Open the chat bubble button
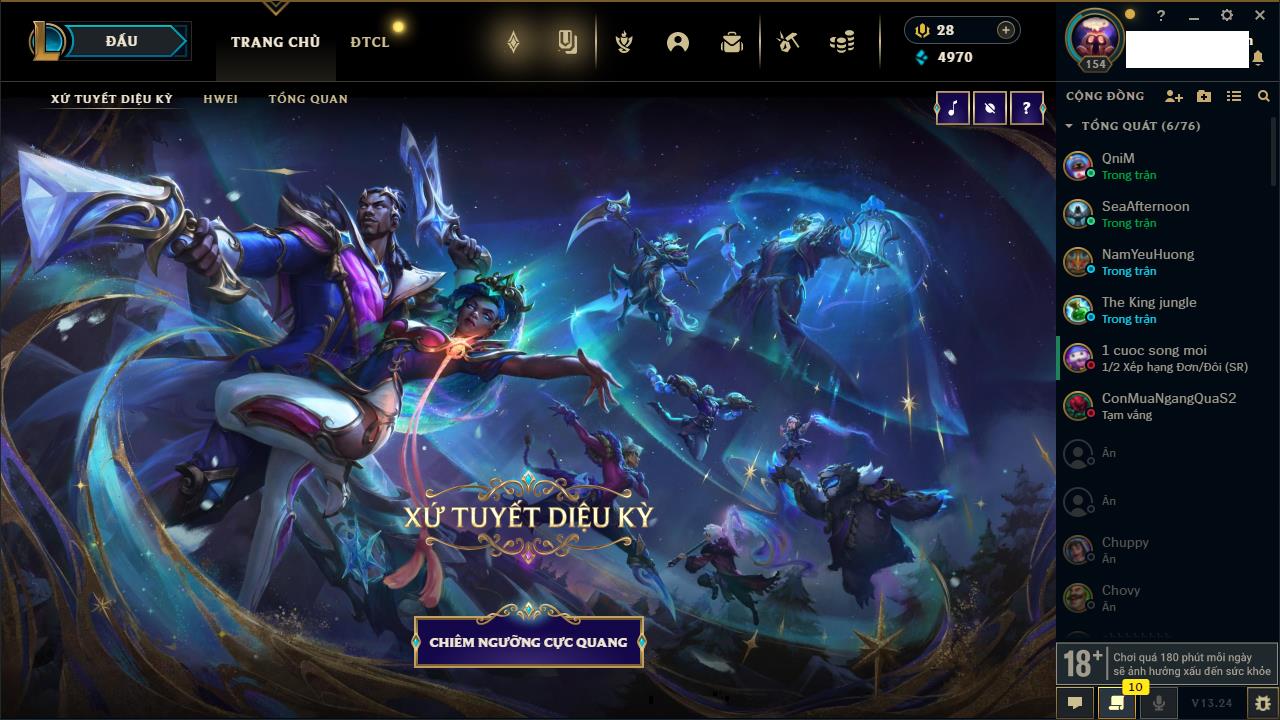1280x720 pixels. click(1075, 703)
